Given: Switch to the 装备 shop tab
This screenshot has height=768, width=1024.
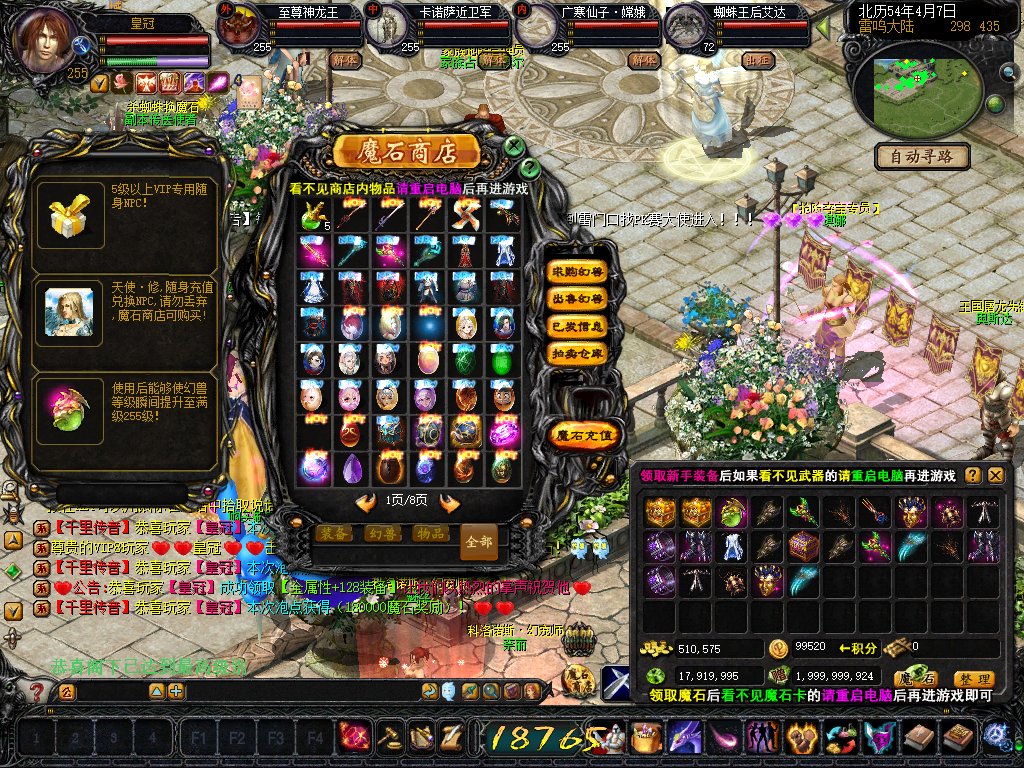Looking at the screenshot, I should tap(335, 533).
